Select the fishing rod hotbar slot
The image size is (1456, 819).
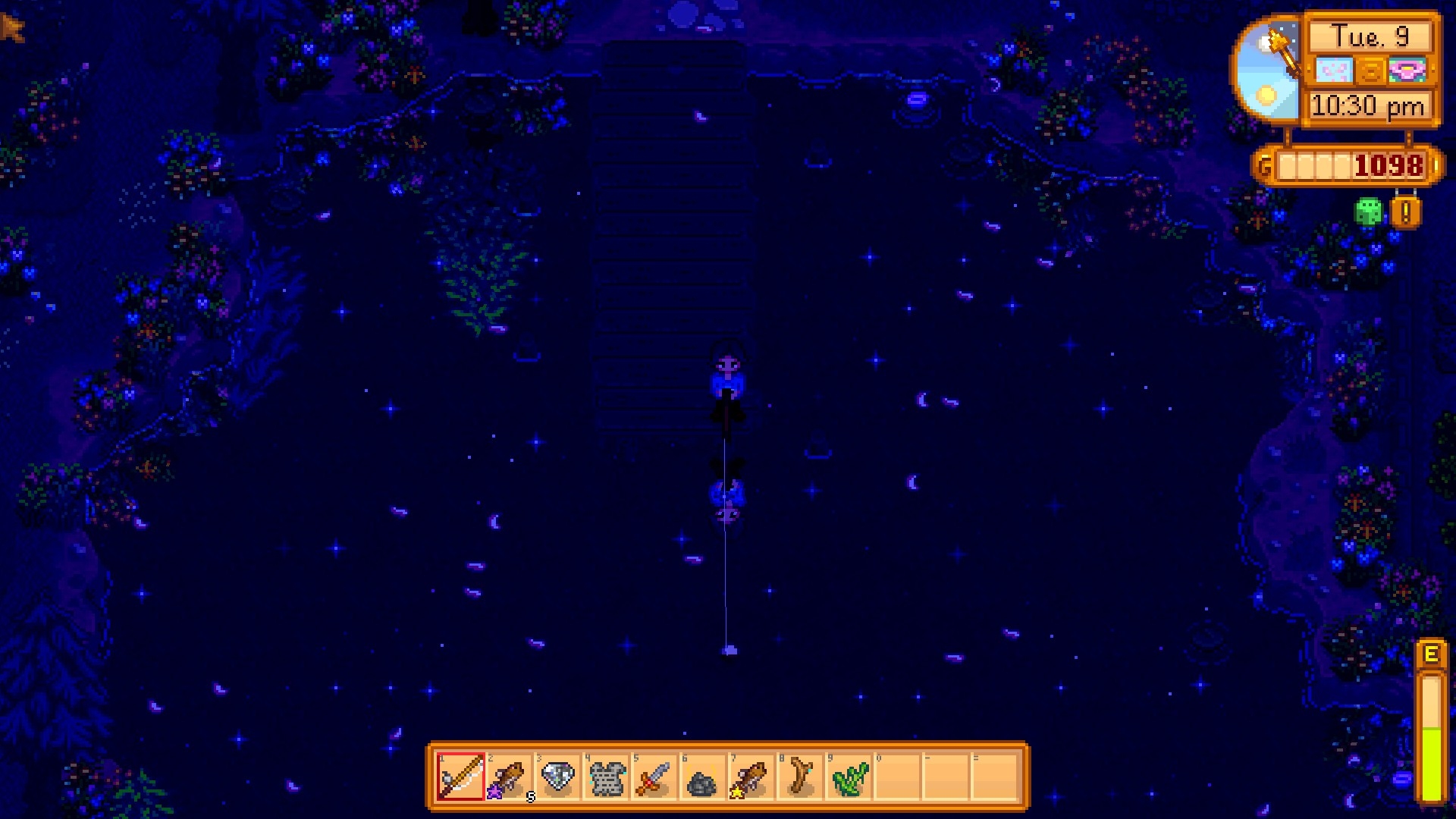(x=461, y=777)
